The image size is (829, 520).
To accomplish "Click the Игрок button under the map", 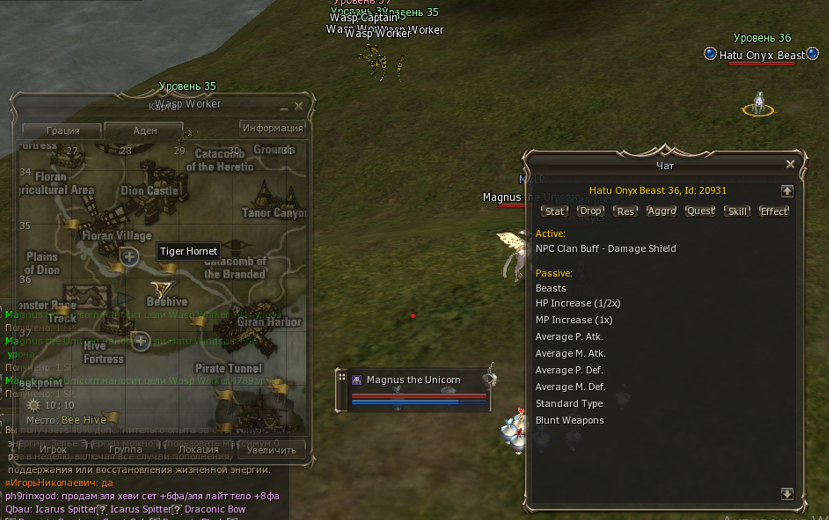I will point(53,450).
